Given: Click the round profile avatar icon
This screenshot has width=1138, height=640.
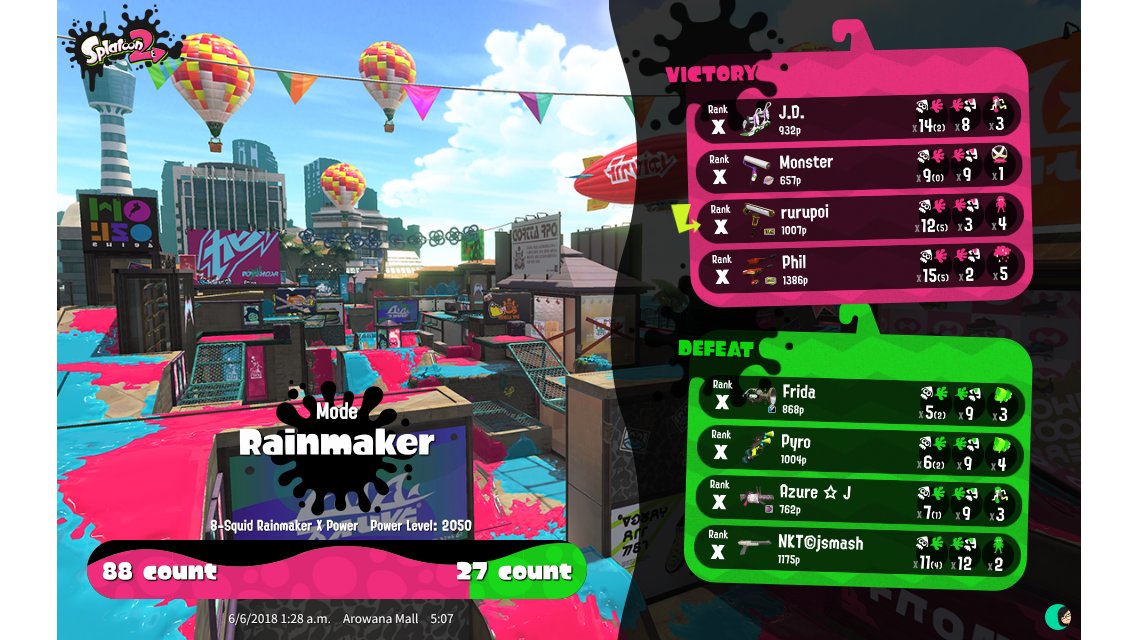Looking at the screenshot, I should (1058, 615).
